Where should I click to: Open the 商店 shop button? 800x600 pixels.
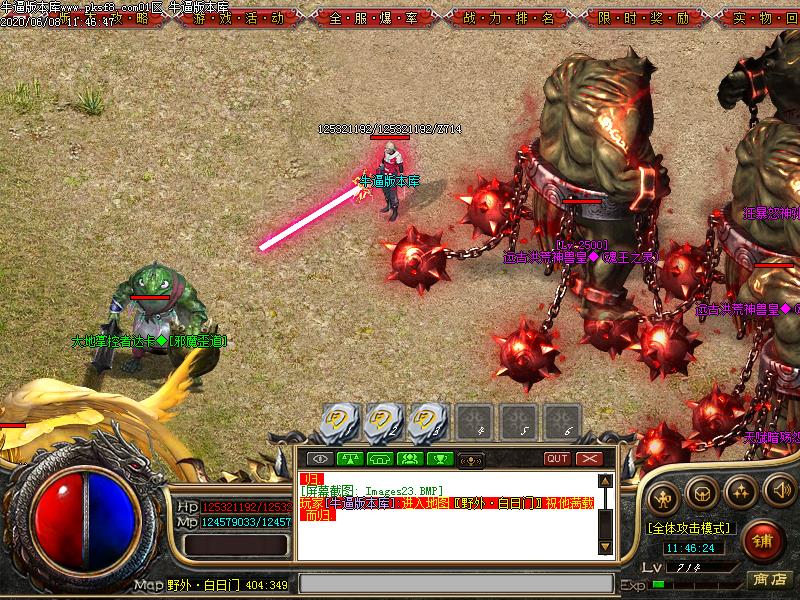771,579
